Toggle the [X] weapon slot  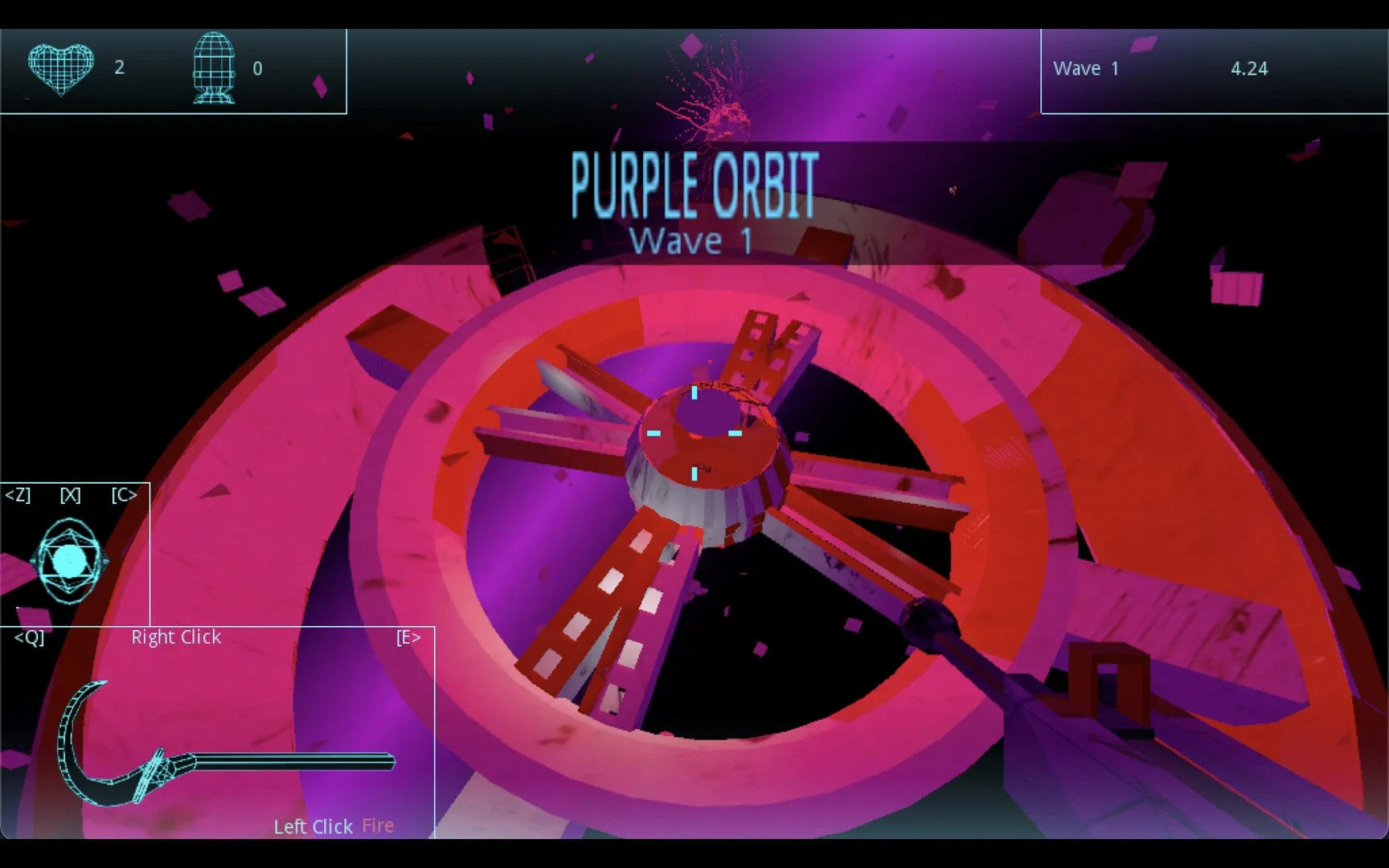coord(70,496)
